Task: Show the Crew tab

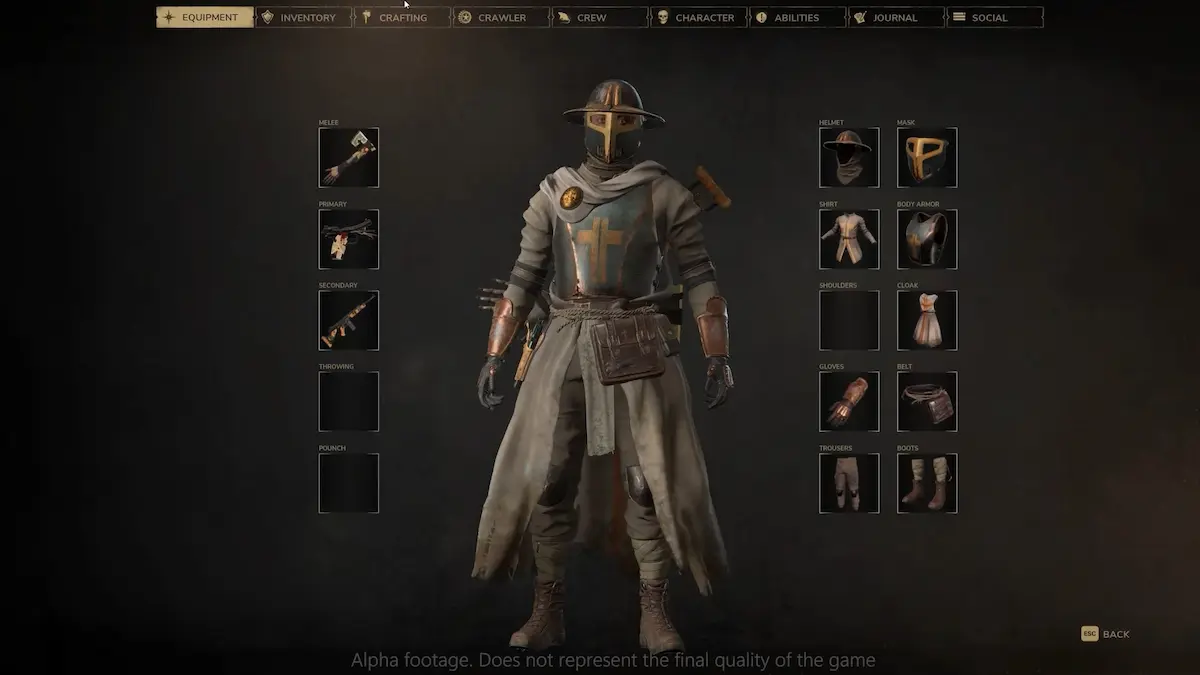Action: pyautogui.click(x=600, y=17)
